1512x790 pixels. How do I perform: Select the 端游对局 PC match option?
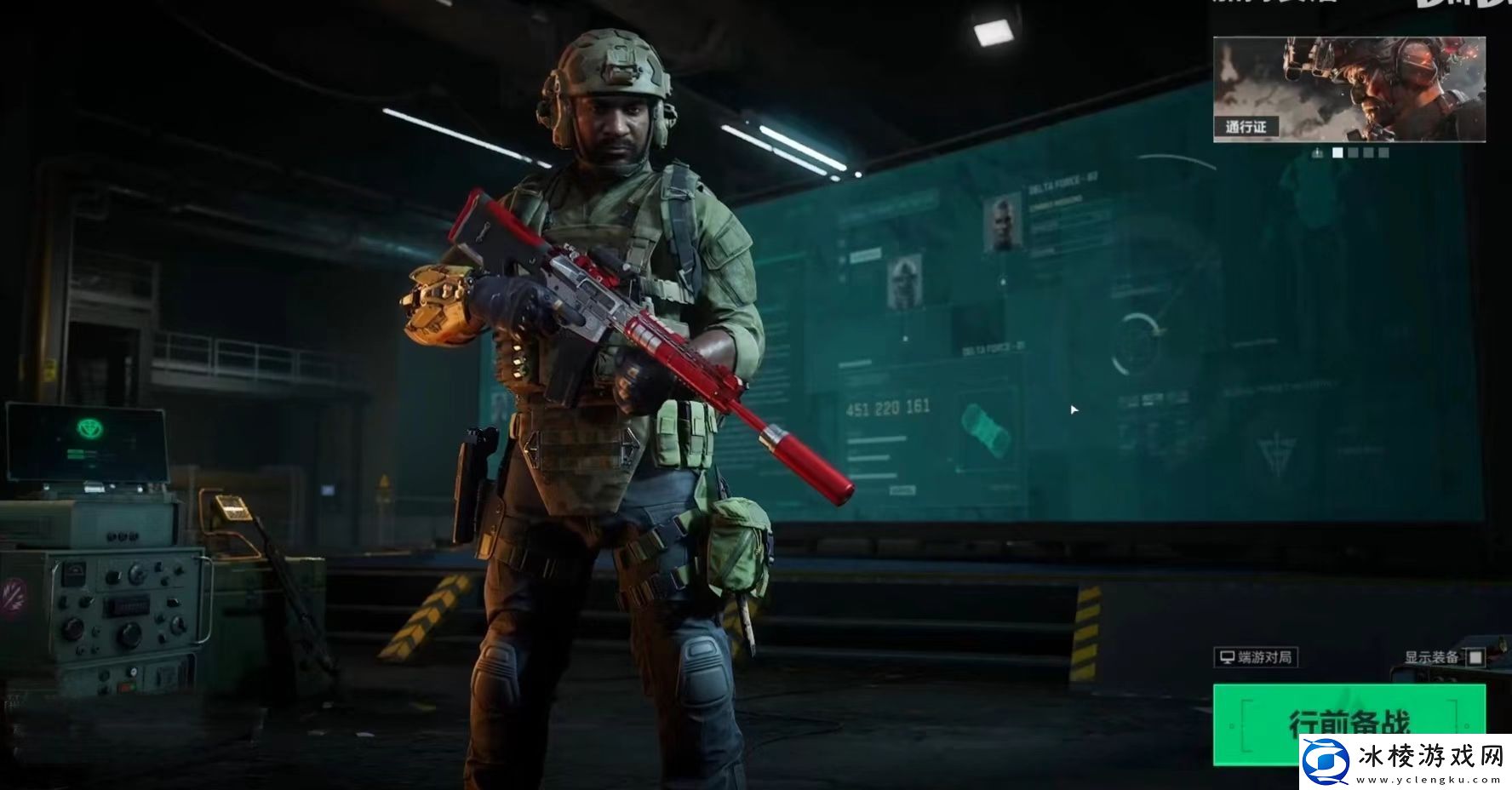pyautogui.click(x=1256, y=657)
